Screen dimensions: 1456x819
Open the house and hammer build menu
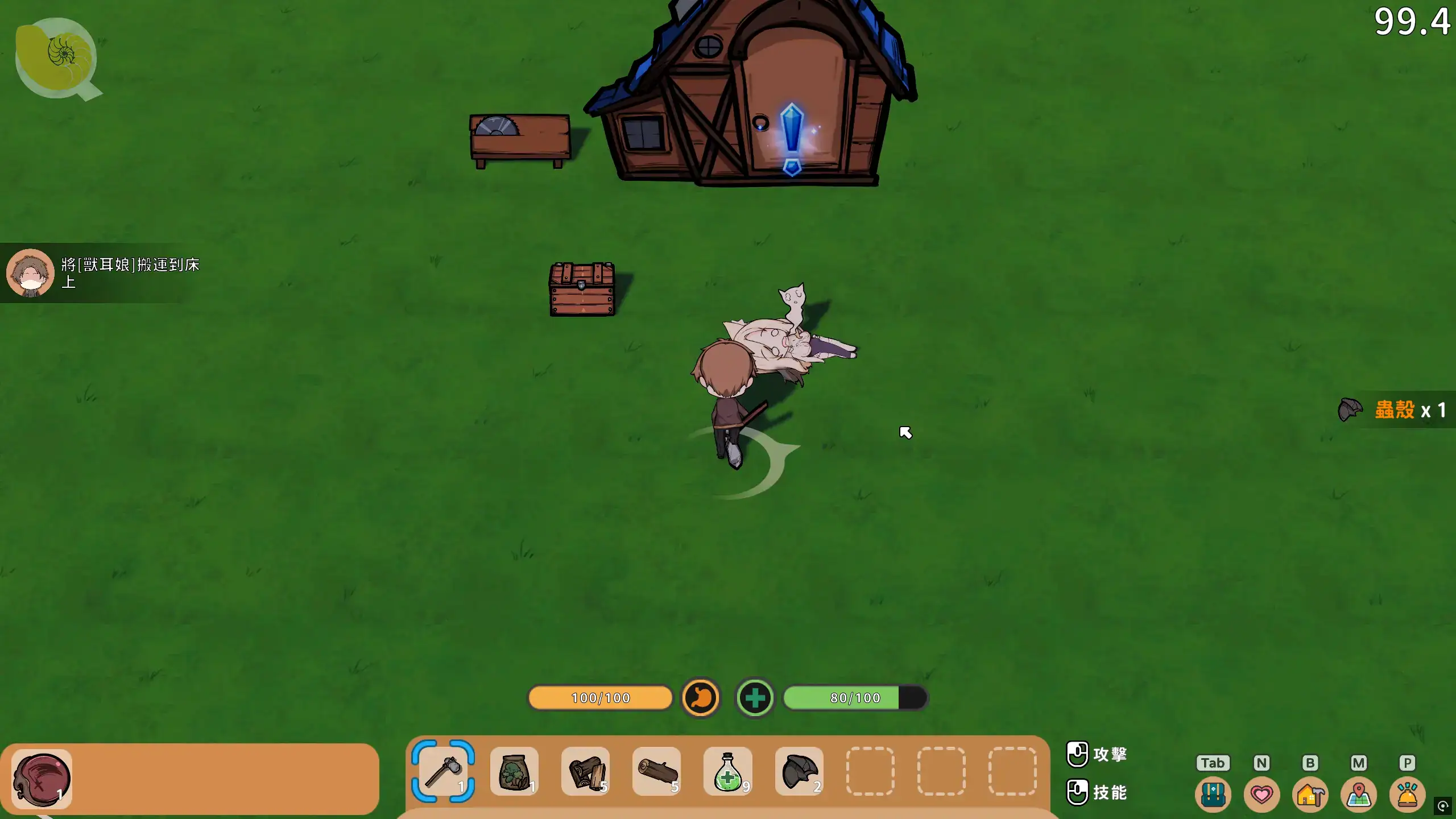click(1310, 794)
